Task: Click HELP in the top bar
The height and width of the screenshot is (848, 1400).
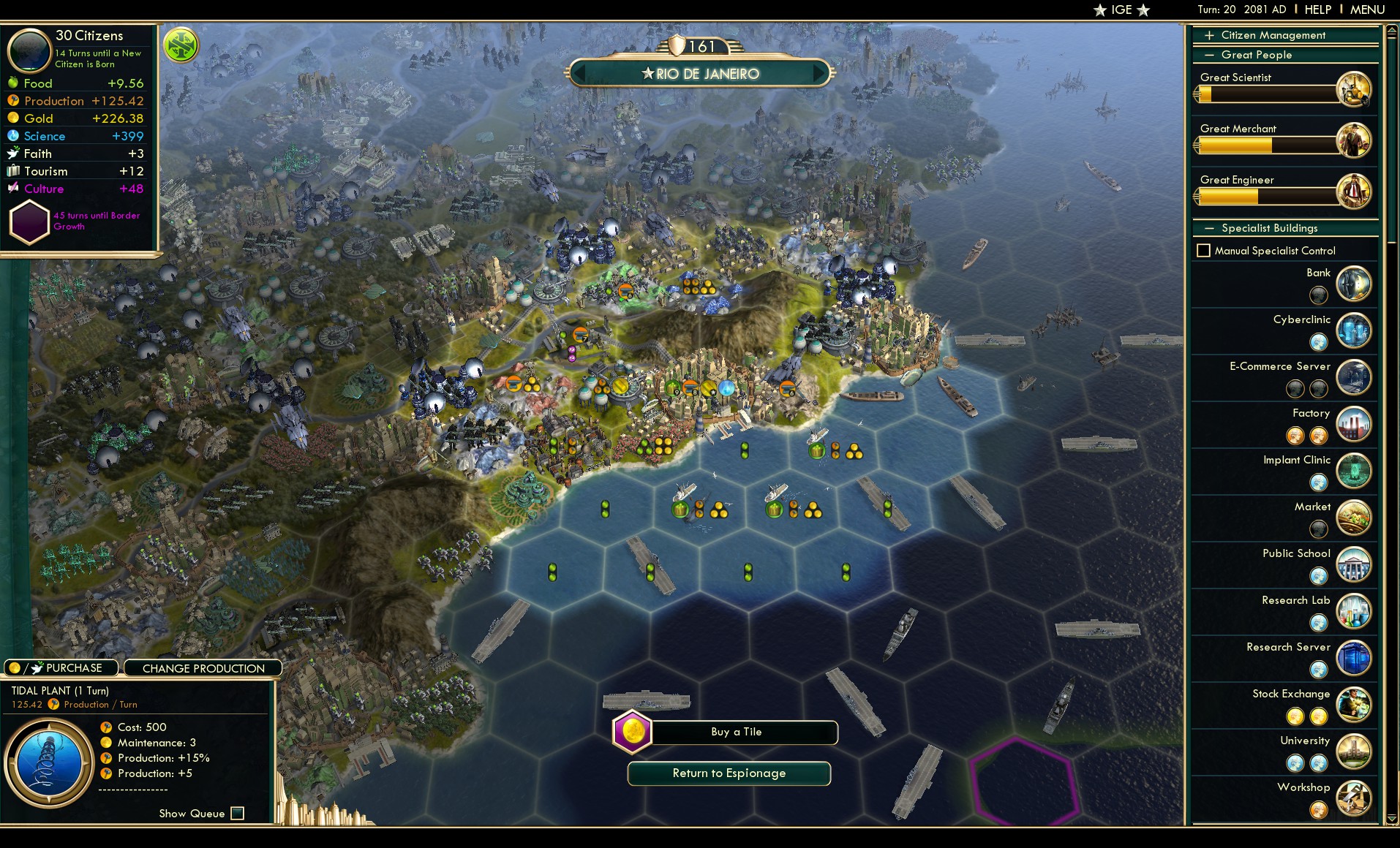Action: click(1317, 10)
